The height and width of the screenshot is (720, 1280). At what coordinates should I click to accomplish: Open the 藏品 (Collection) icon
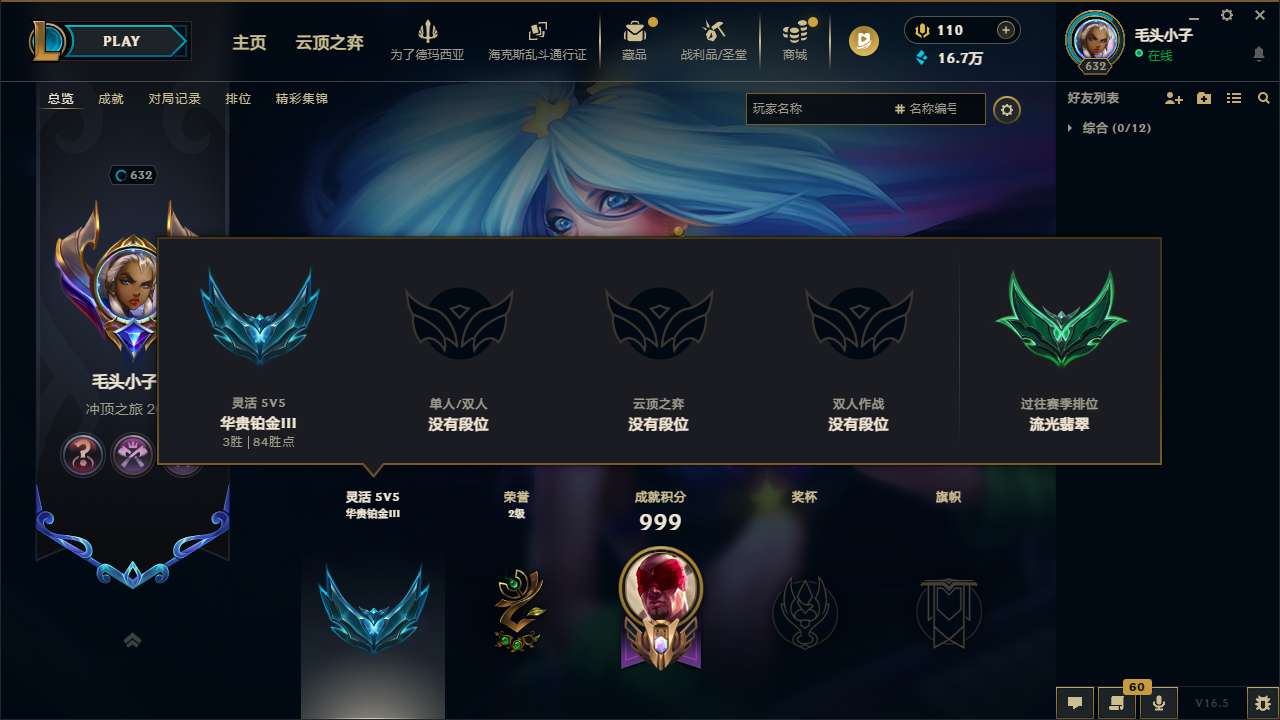(x=637, y=40)
